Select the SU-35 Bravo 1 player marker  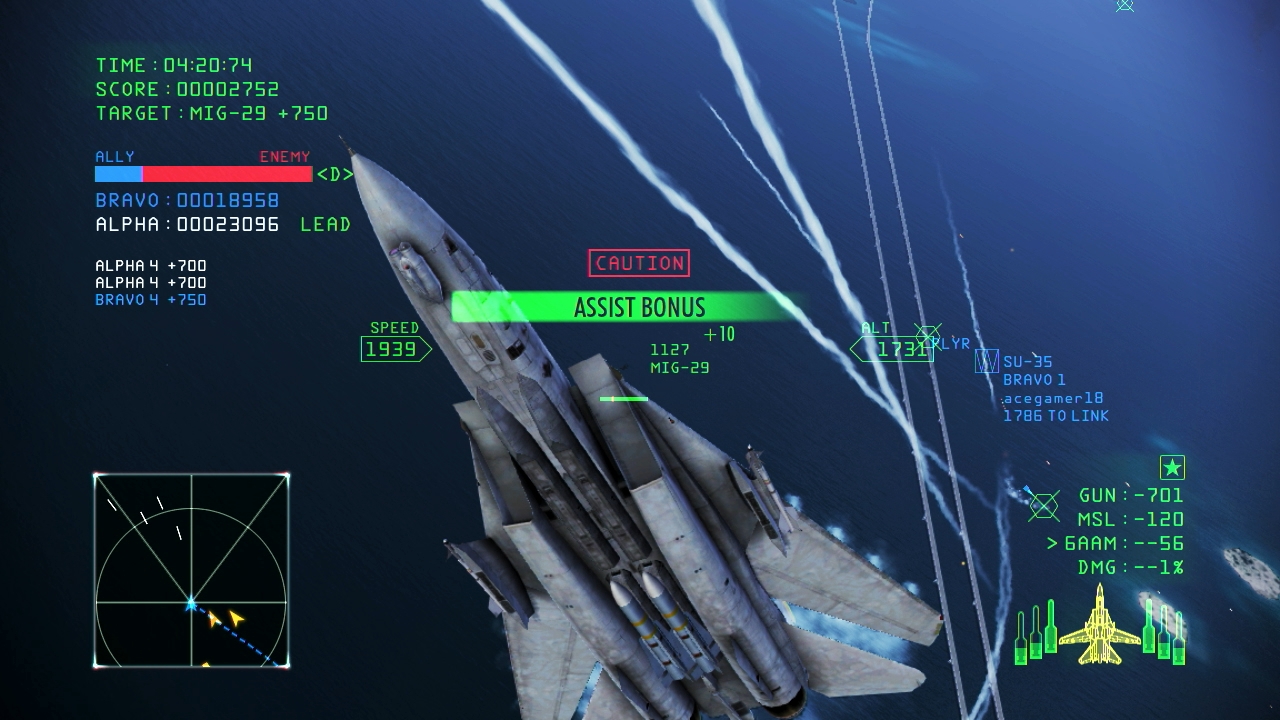tap(987, 361)
